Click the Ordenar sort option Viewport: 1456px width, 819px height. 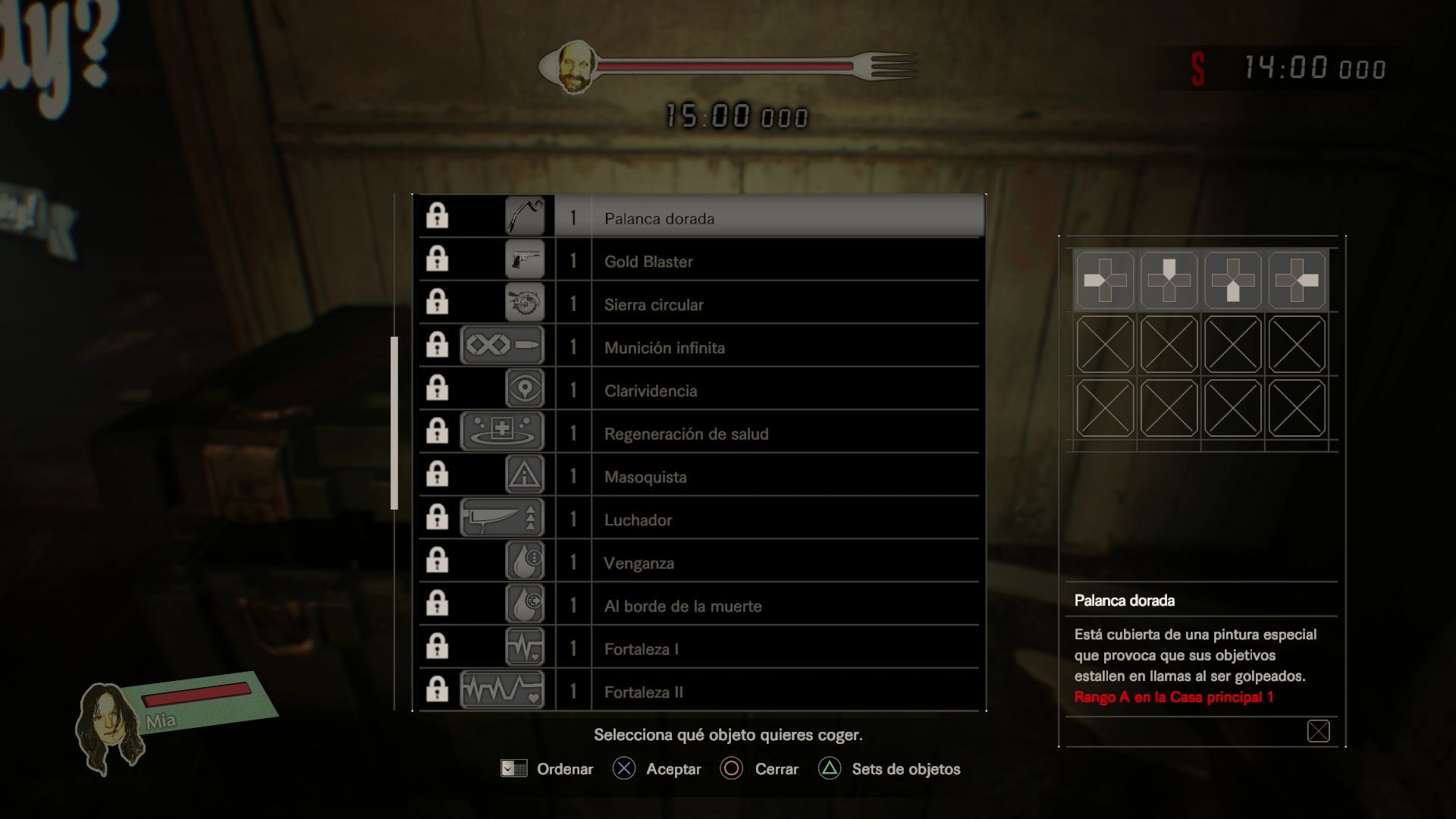pyautogui.click(x=548, y=769)
